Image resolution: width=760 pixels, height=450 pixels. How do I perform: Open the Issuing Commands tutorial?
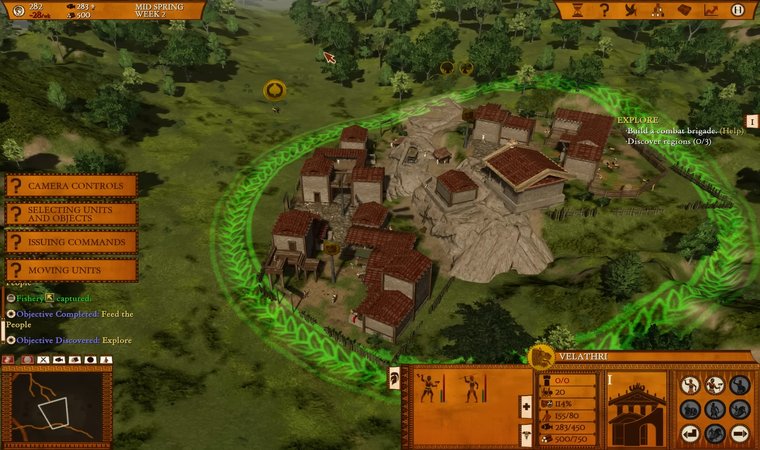pyautogui.click(x=72, y=242)
